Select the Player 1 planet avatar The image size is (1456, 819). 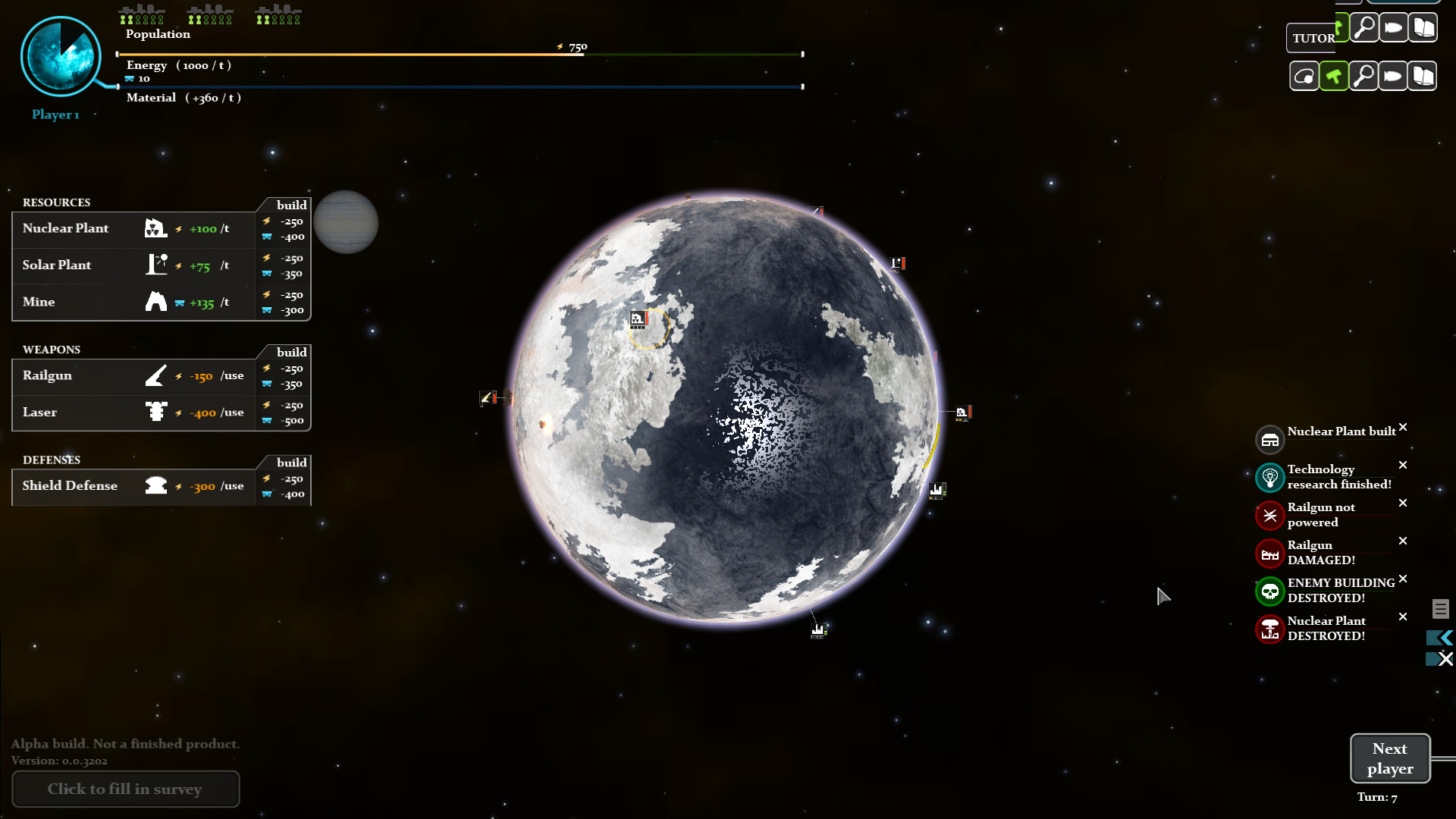(x=62, y=56)
